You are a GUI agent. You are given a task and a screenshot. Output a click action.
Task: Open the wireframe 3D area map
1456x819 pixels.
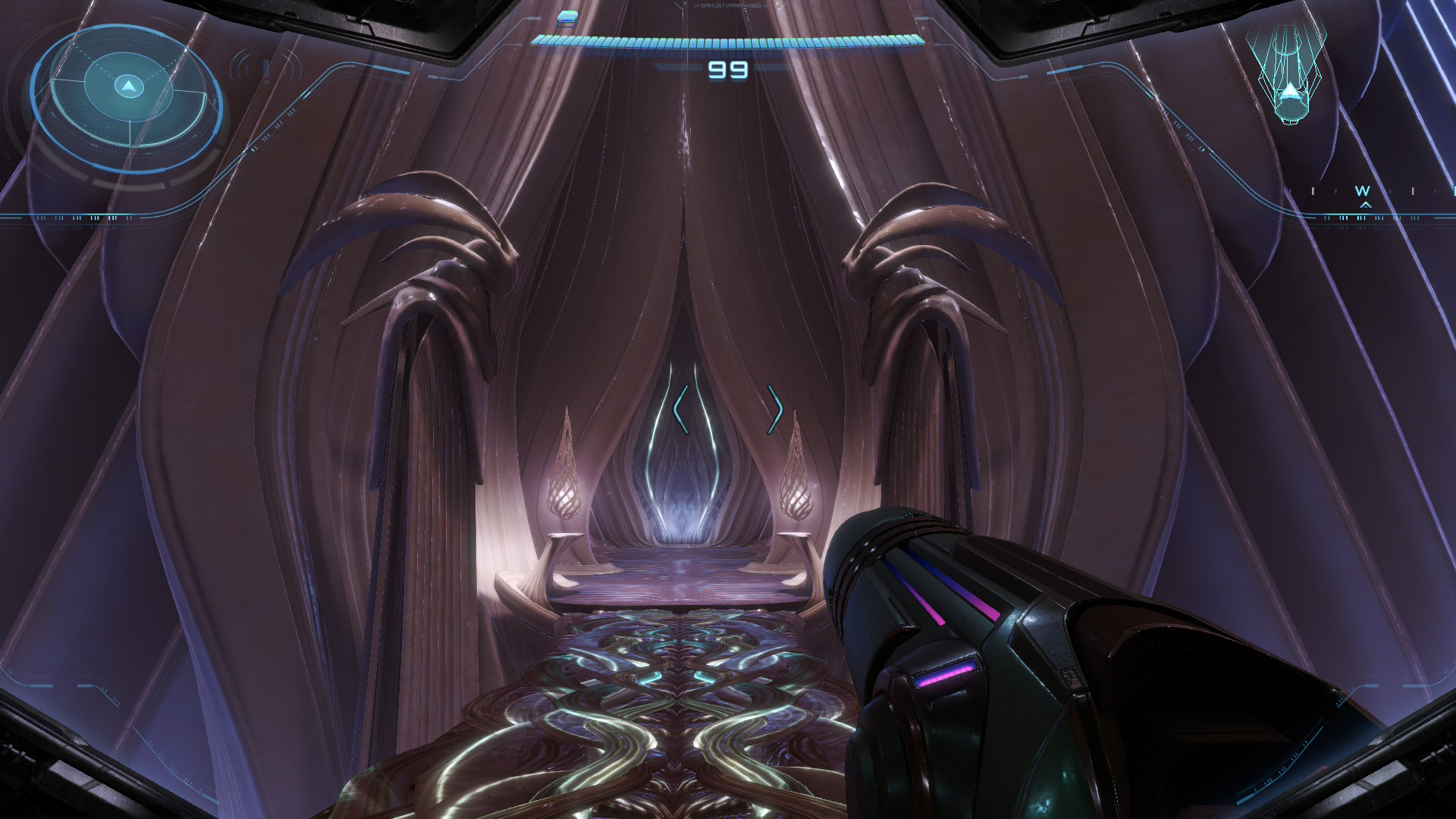[x=1288, y=74]
